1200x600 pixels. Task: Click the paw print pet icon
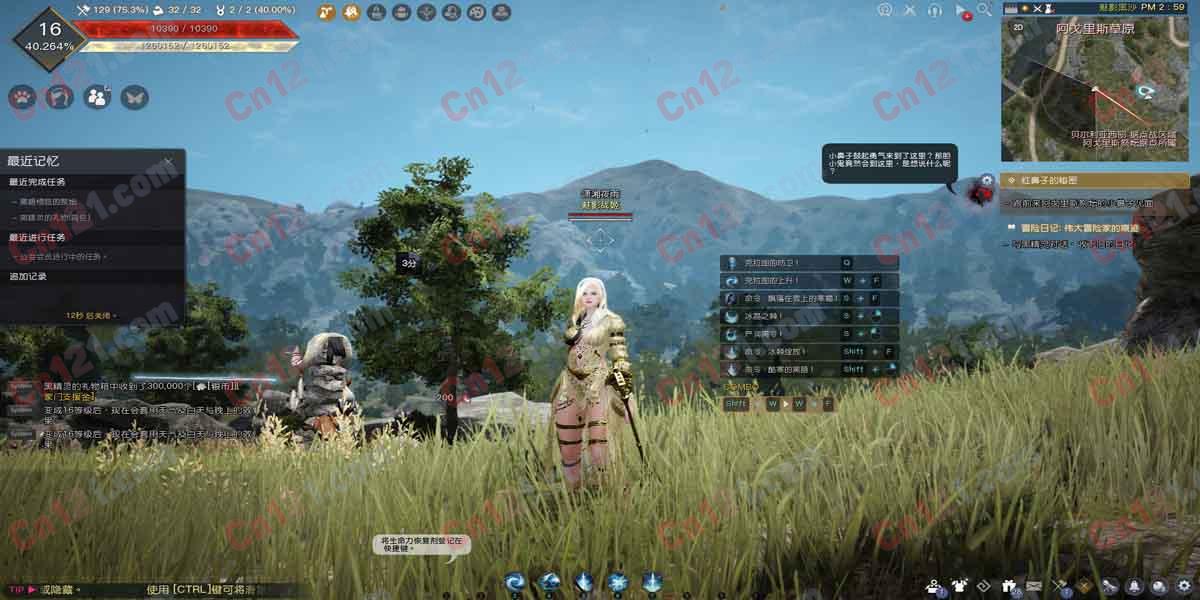click(22, 97)
